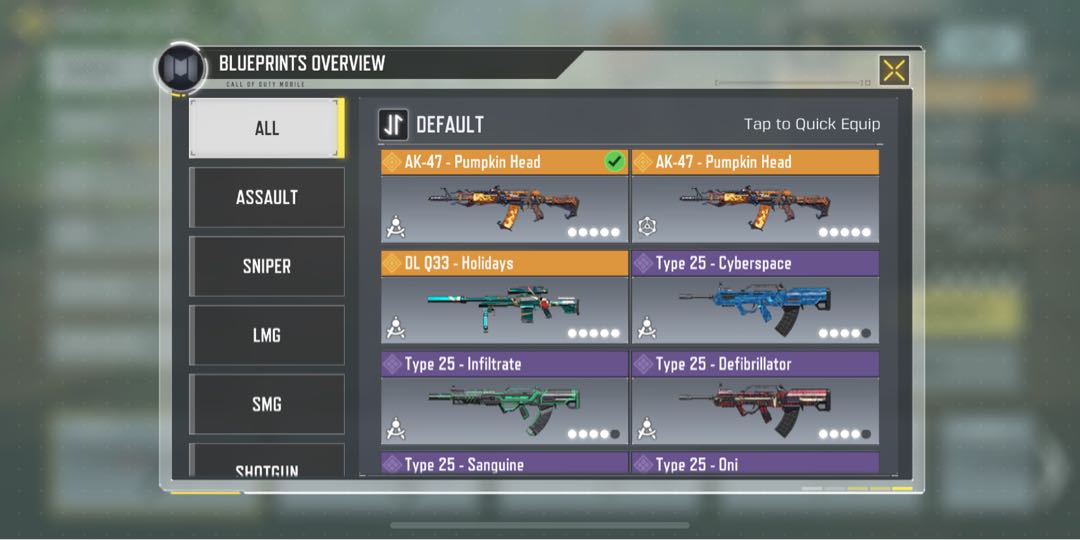Screen dimensions: 1080x540
Task: Select the Type 25 Oni blueprint
Action: tap(755, 464)
